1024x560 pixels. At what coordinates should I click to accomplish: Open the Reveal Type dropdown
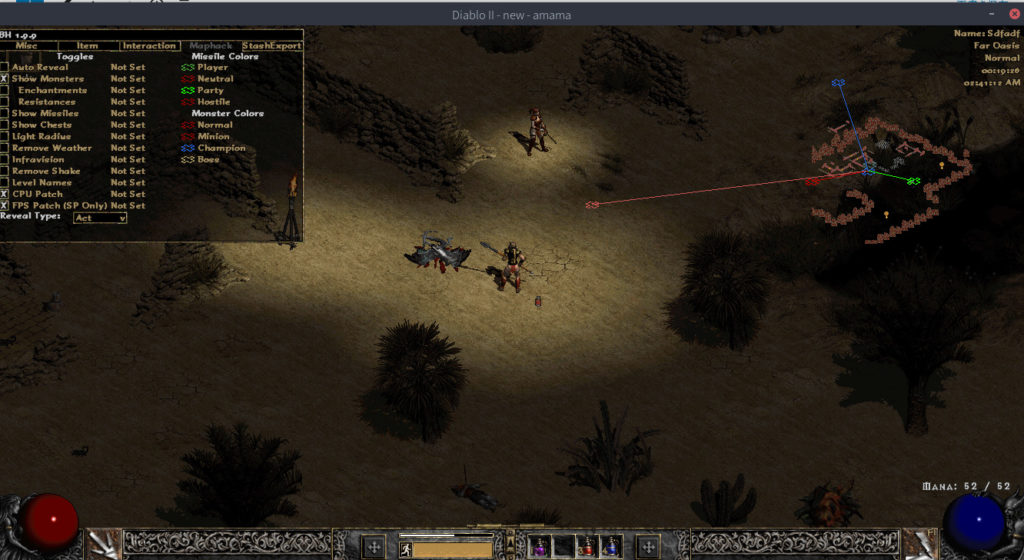point(100,218)
